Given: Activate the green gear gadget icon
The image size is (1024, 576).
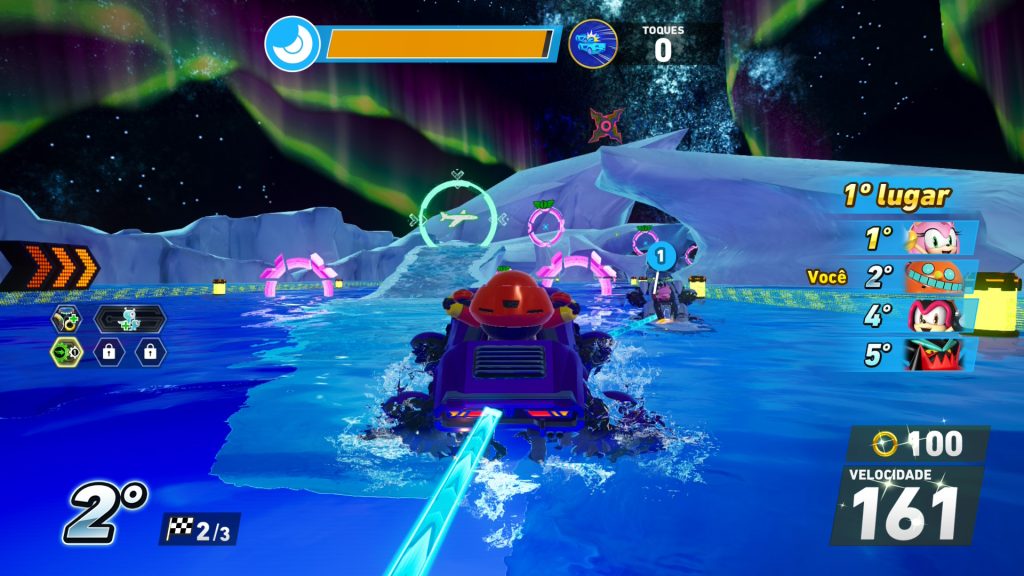Looking at the screenshot, I should click(66, 351).
